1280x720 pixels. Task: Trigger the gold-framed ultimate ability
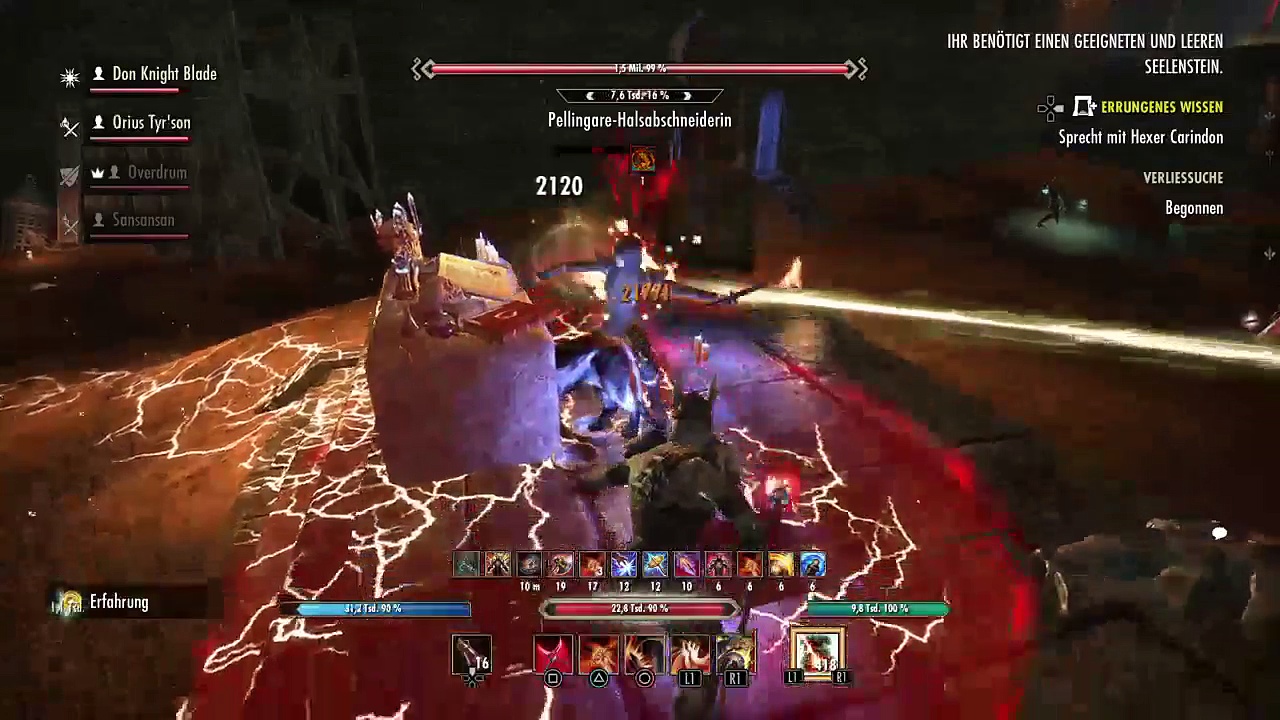click(x=817, y=653)
